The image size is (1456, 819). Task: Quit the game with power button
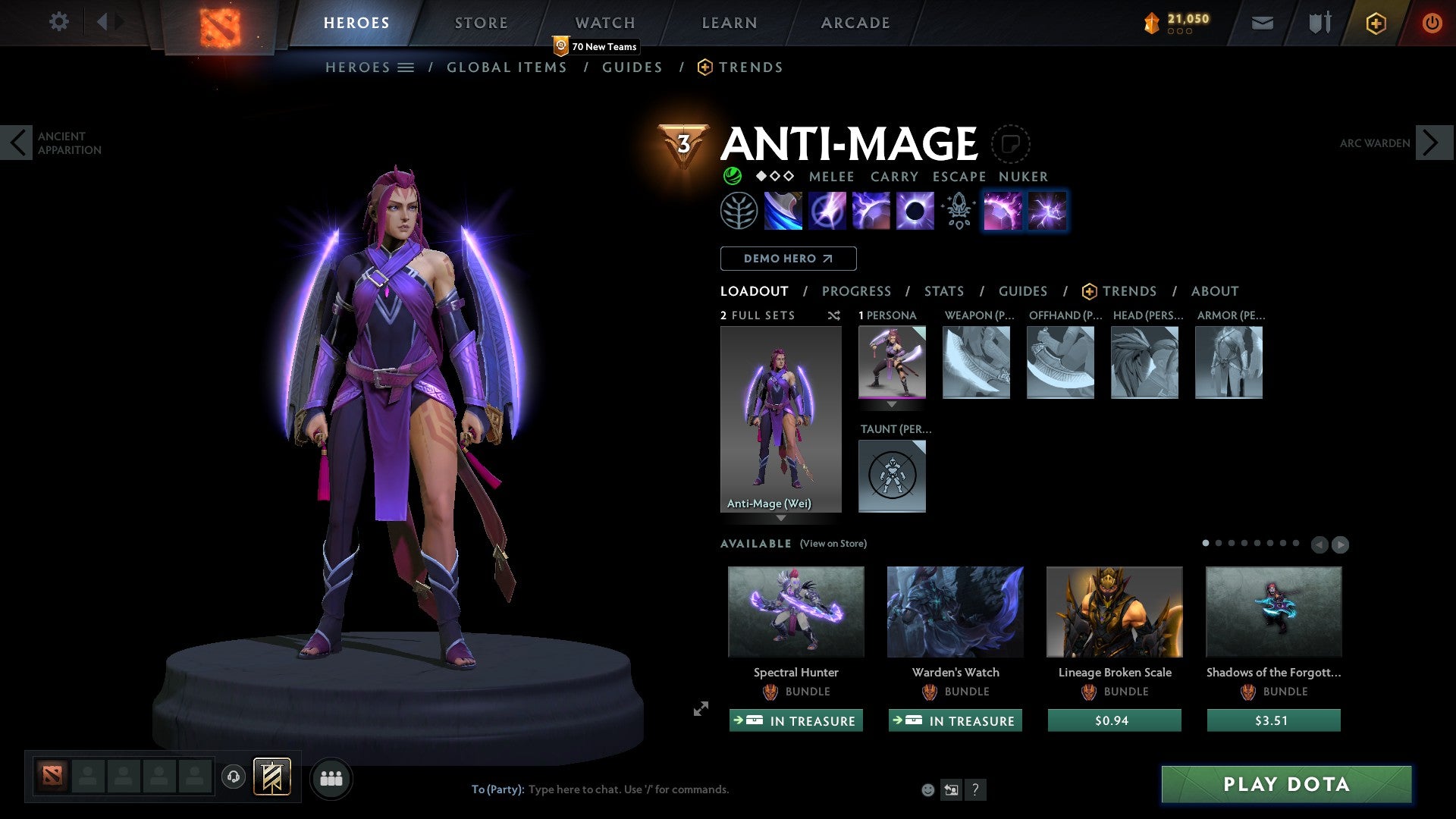tap(1431, 23)
